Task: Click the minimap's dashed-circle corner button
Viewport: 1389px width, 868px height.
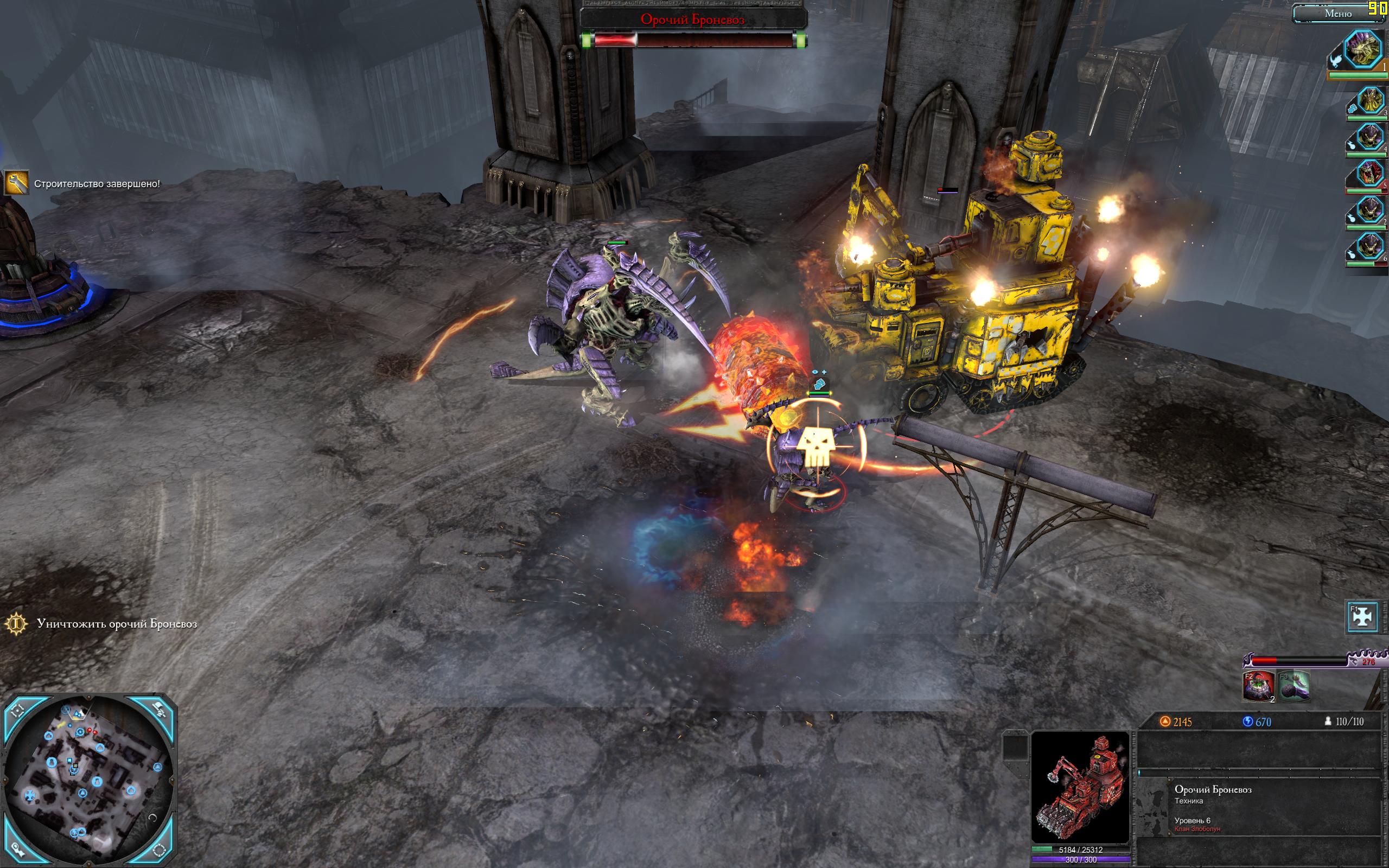Action: click(160, 850)
